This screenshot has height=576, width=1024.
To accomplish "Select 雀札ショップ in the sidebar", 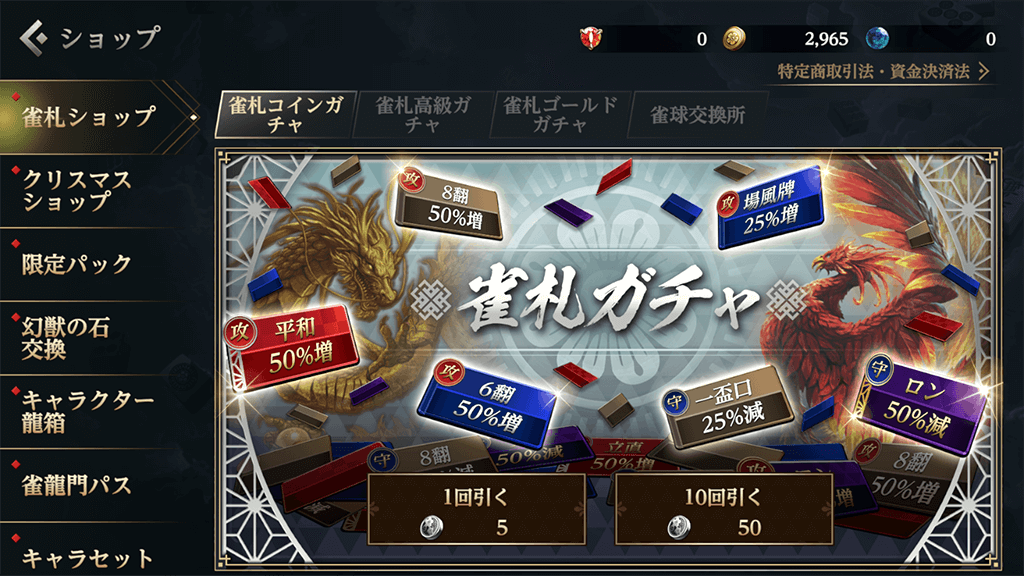I will 90,116.
